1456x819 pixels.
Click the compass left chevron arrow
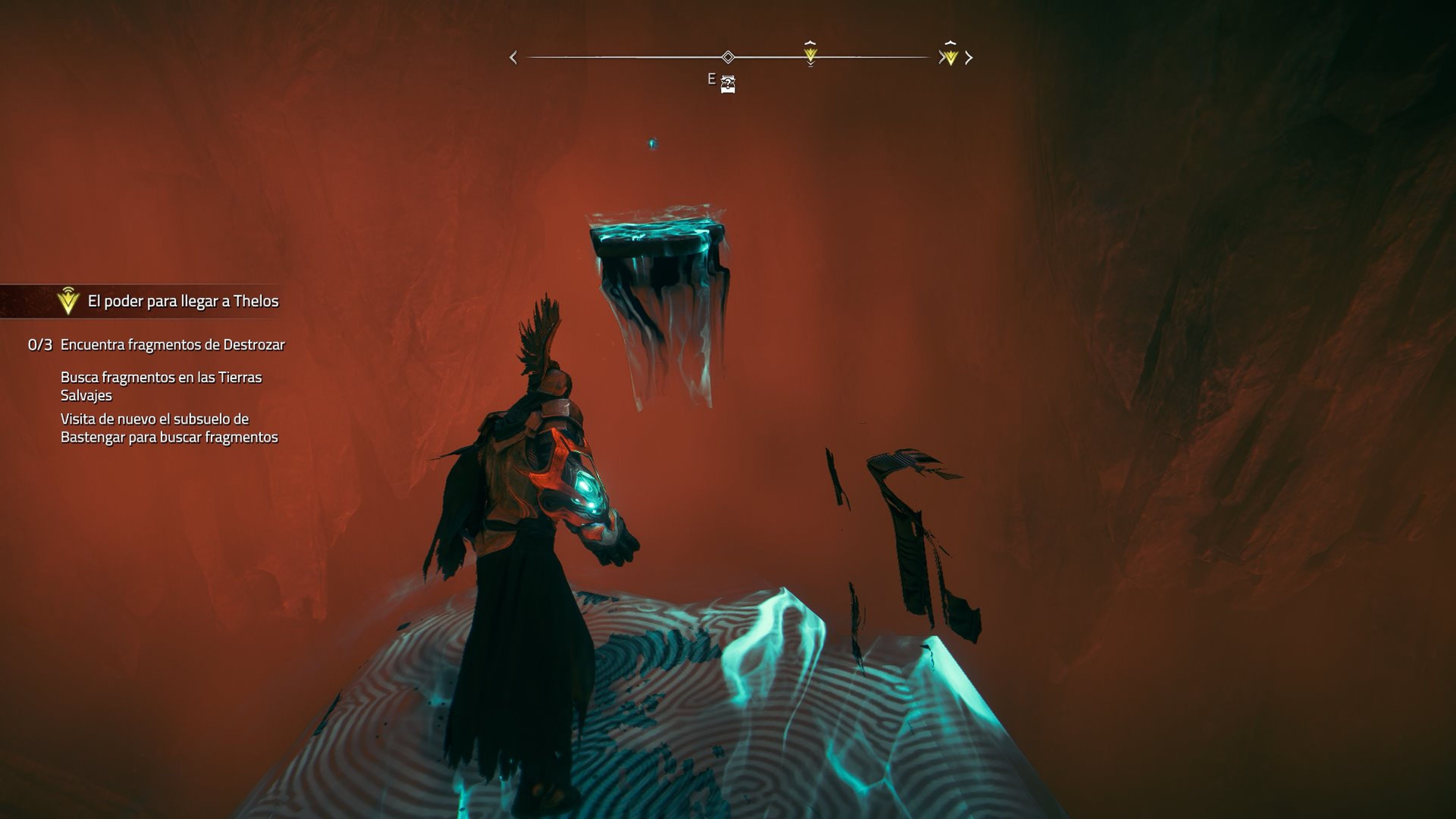(513, 58)
